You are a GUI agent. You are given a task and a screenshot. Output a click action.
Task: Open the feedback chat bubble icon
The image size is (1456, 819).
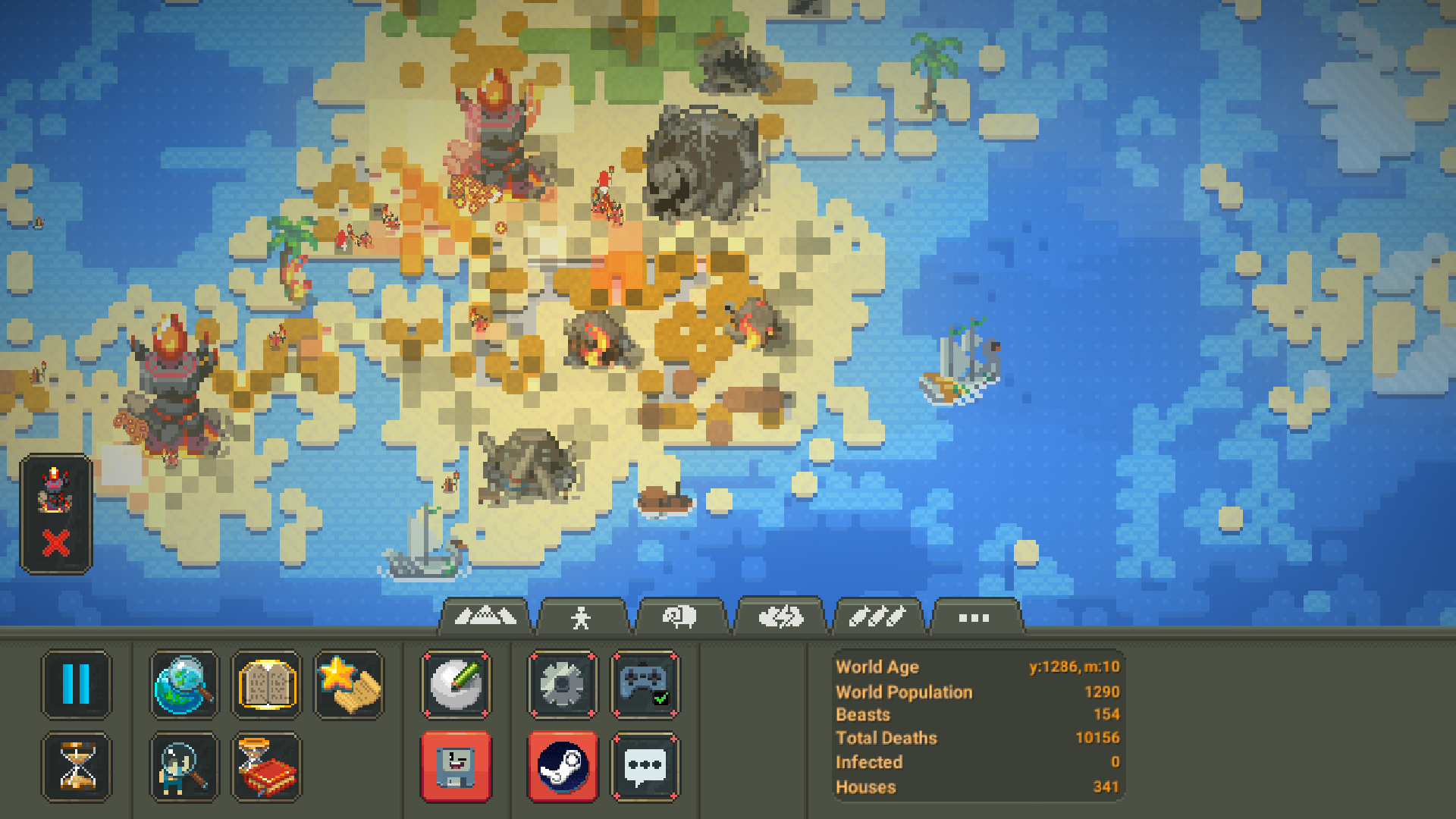pyautogui.click(x=645, y=767)
